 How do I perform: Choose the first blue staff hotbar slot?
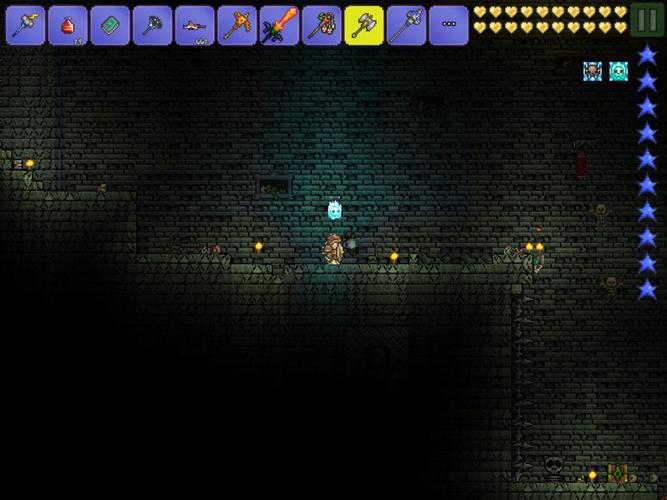click(25, 25)
